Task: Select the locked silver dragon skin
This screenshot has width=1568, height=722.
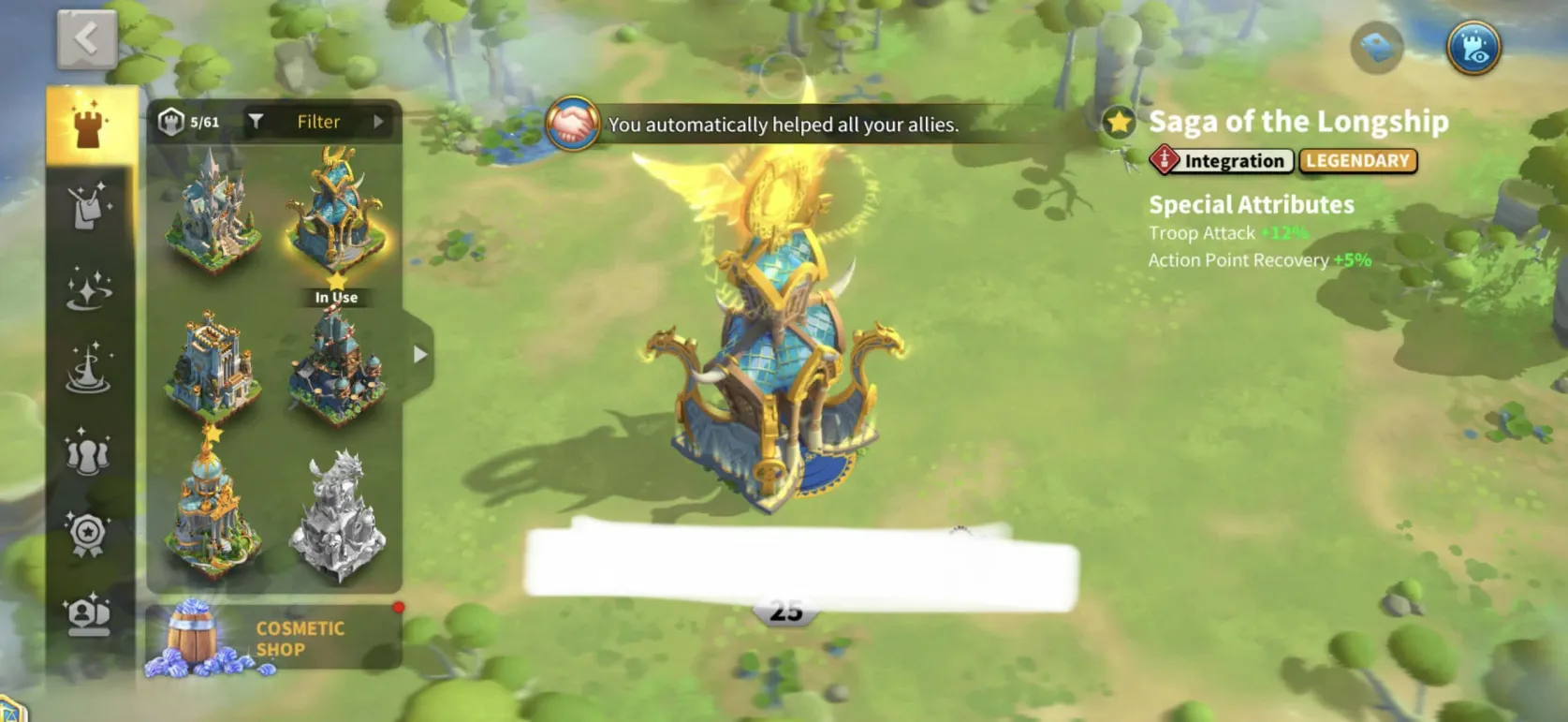Action: pyautogui.click(x=336, y=515)
